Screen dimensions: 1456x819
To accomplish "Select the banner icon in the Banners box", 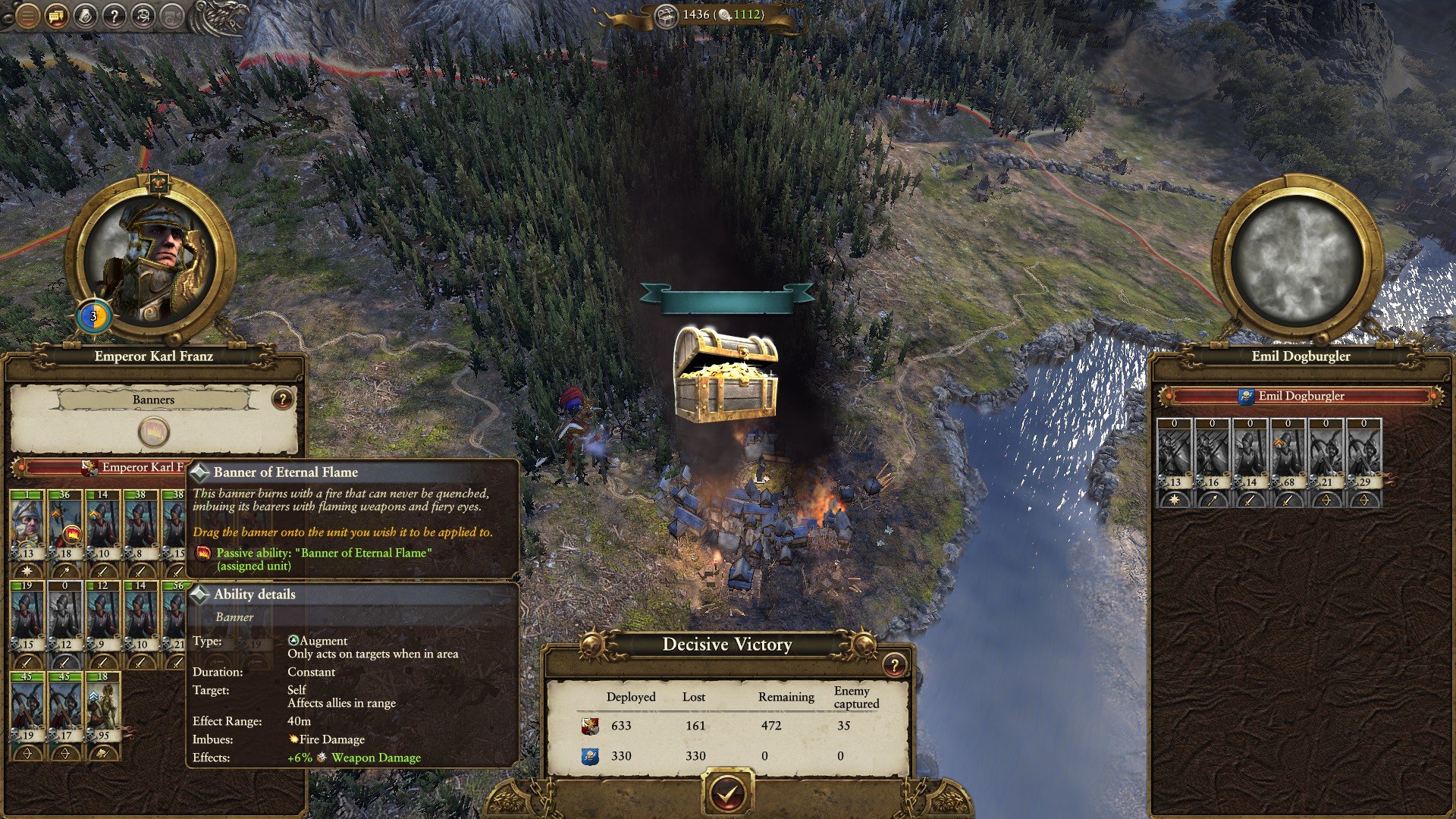I will click(x=154, y=432).
